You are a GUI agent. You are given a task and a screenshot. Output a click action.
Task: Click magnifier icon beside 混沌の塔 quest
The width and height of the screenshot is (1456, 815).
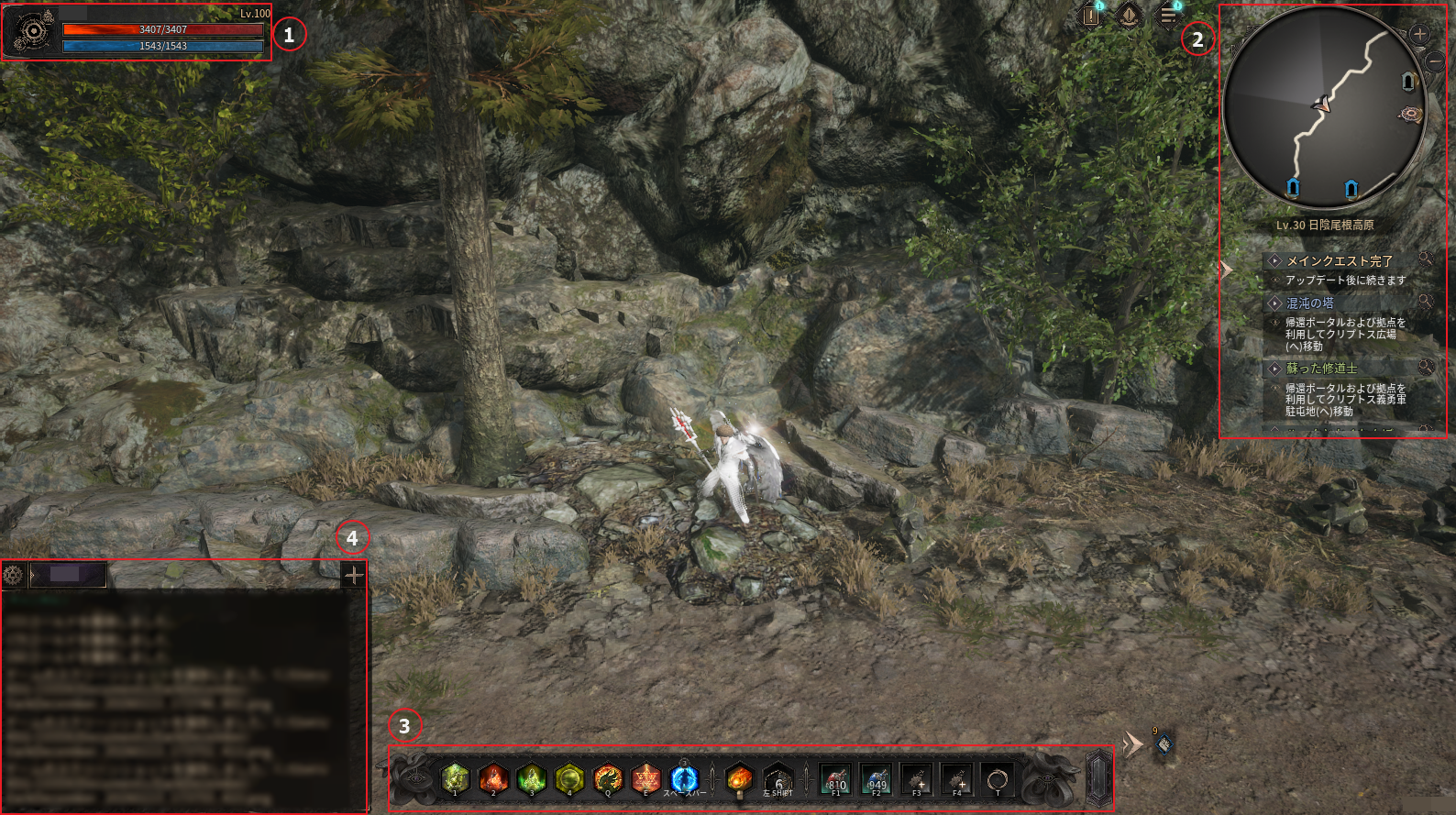(1425, 302)
